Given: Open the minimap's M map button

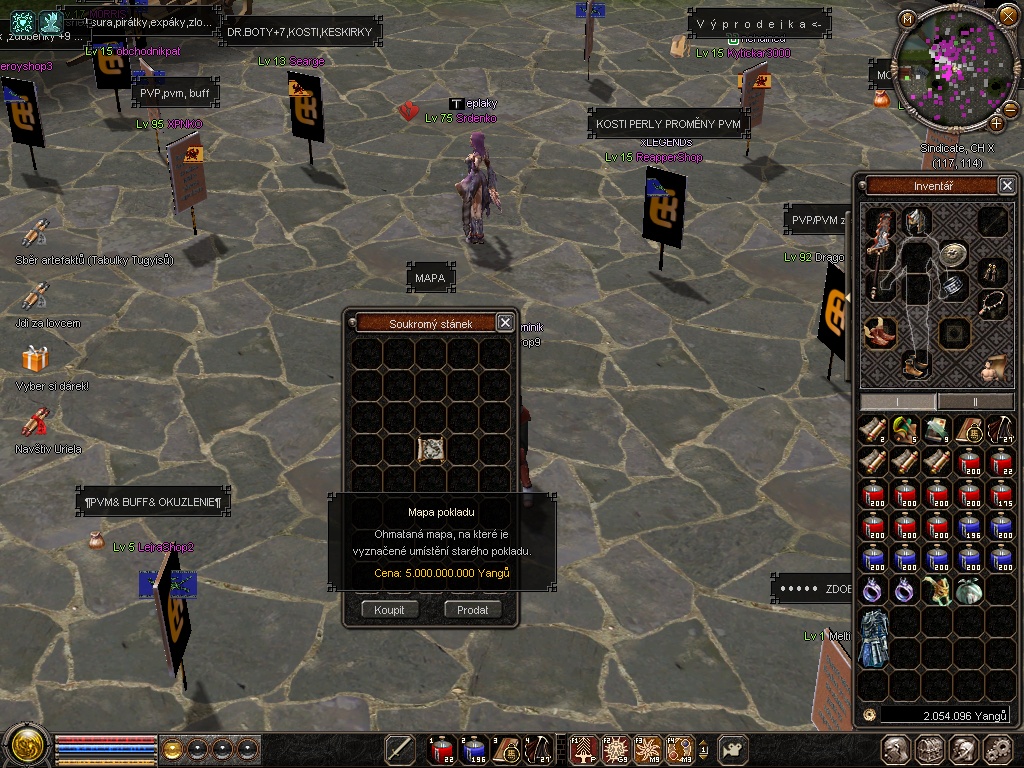Looking at the screenshot, I should [907, 18].
